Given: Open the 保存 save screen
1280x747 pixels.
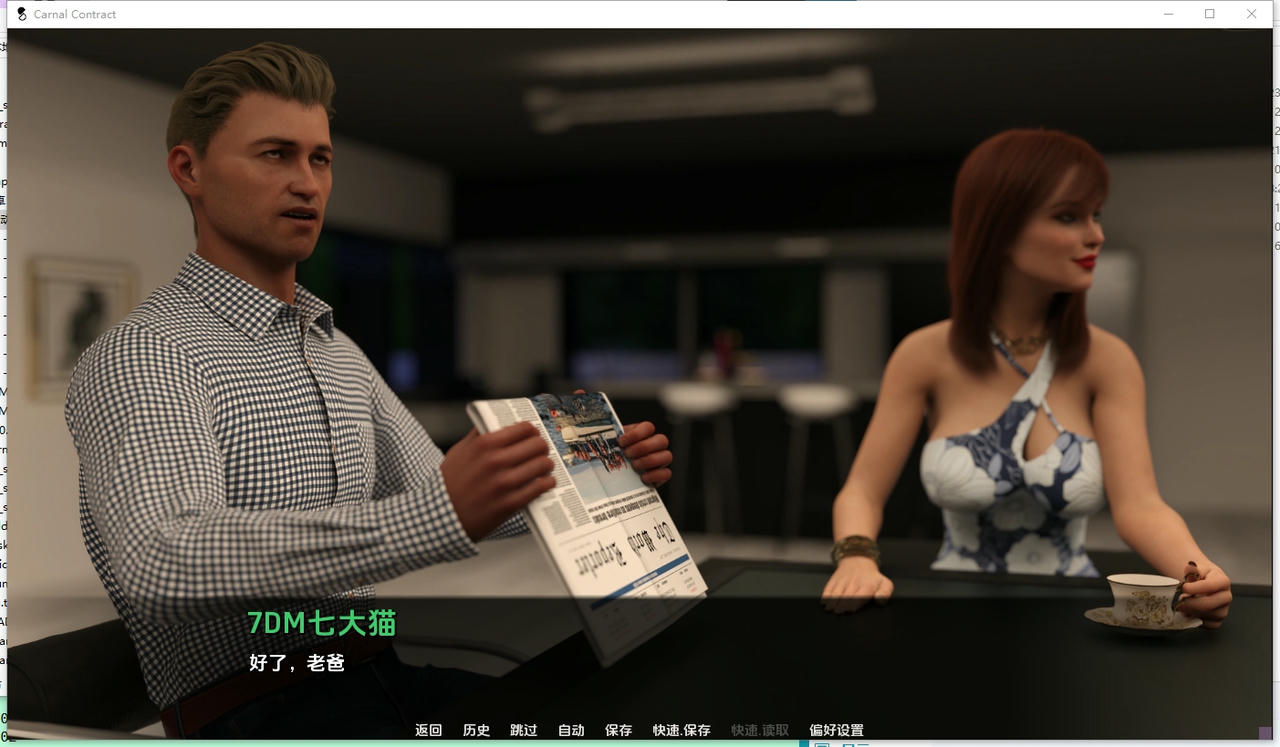Looking at the screenshot, I should point(618,730).
